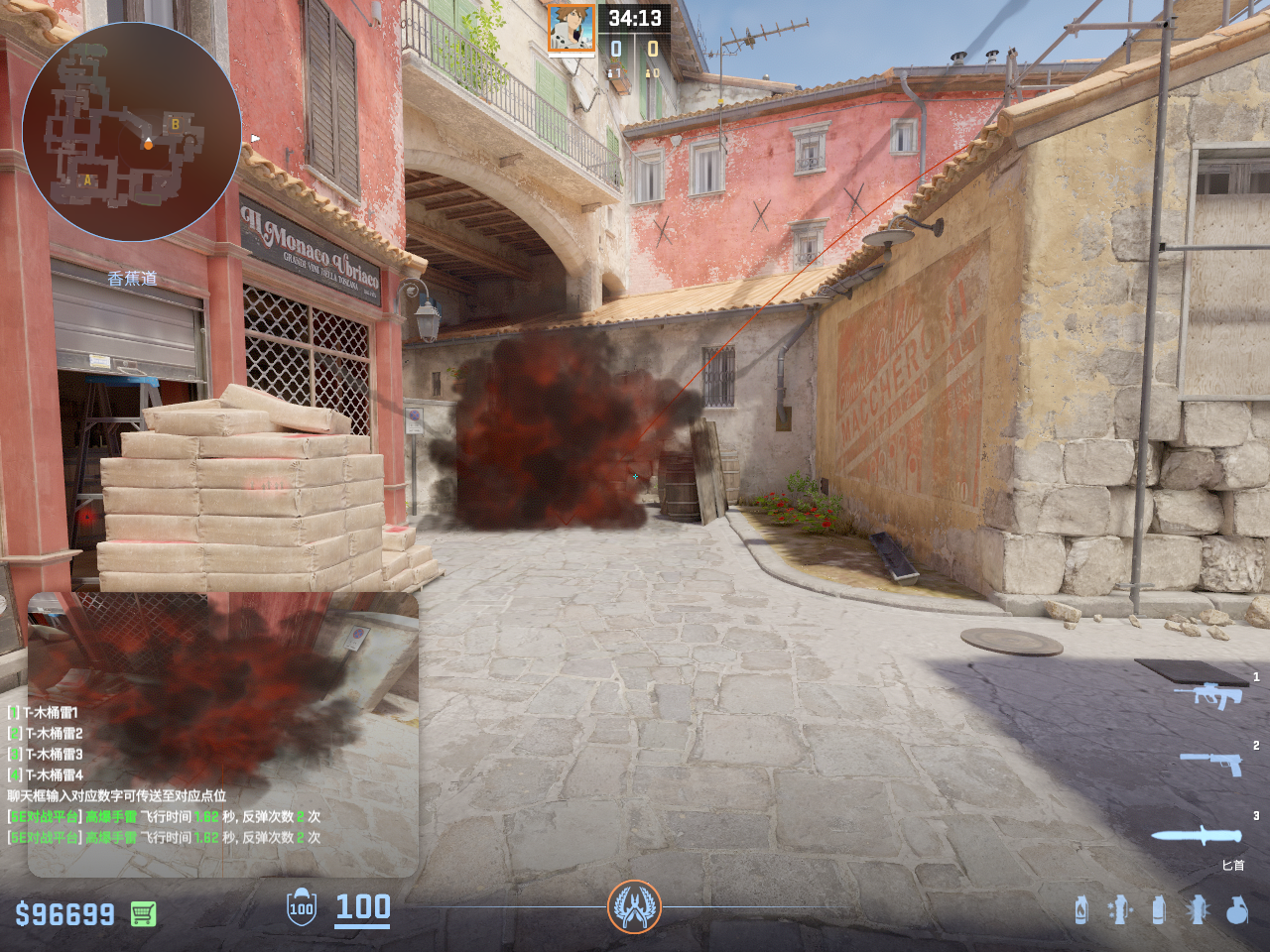
Task: Pick the smoke grenade icon
Action: point(1158,909)
